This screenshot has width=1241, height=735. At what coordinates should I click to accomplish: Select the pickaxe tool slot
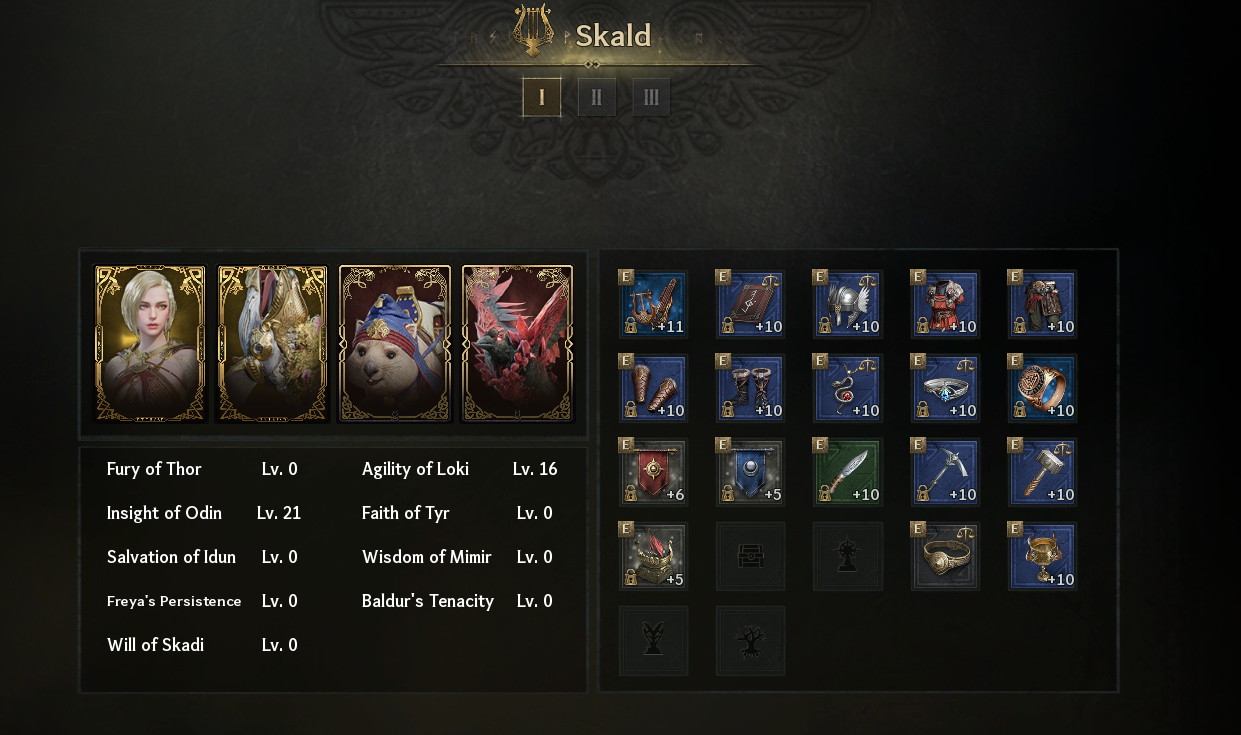(944, 472)
